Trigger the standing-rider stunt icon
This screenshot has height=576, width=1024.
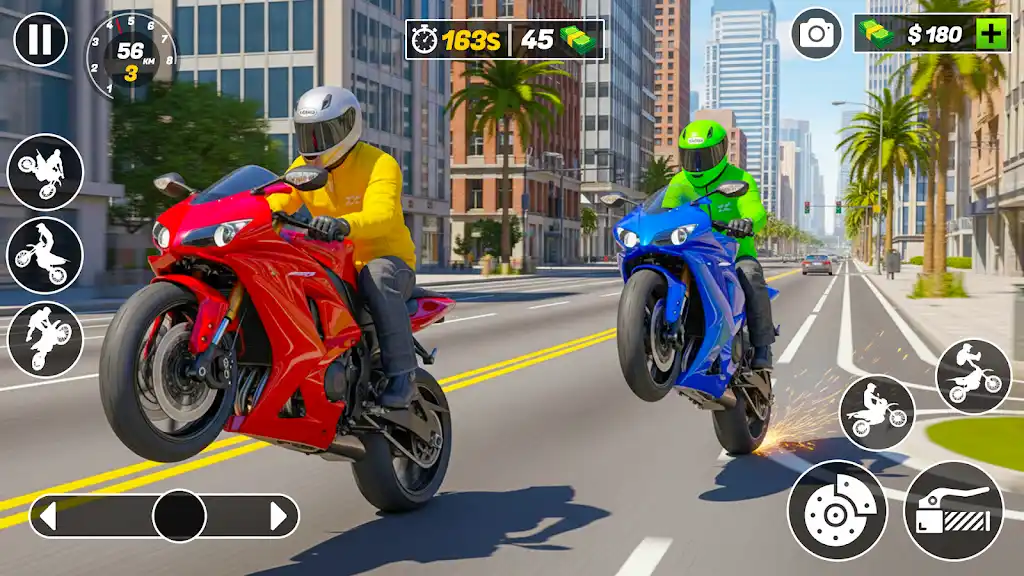(x=45, y=256)
